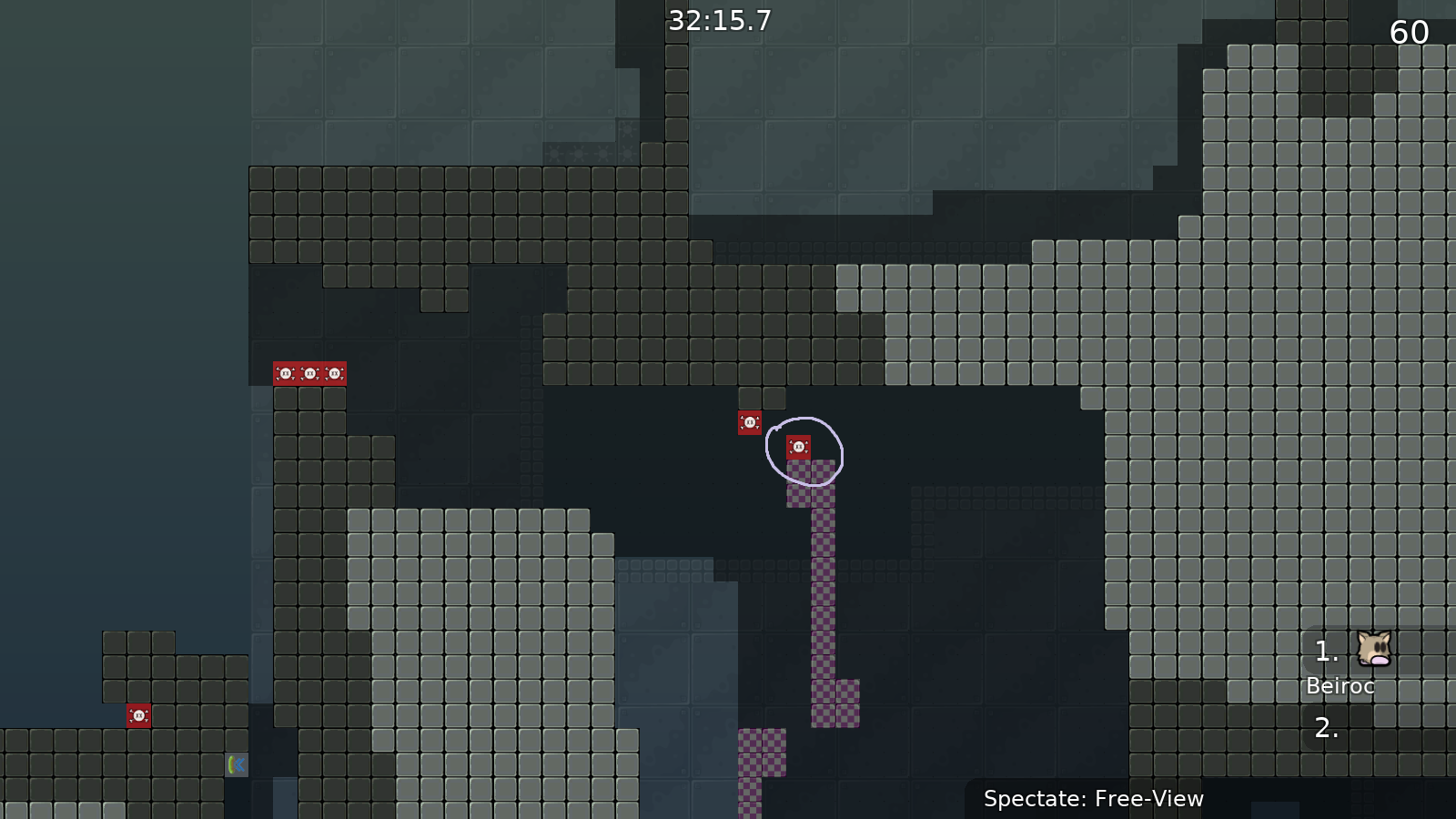Toggle the Free-View spectate mode indicator
The width and height of the screenshot is (1456, 819).
click(x=1093, y=799)
